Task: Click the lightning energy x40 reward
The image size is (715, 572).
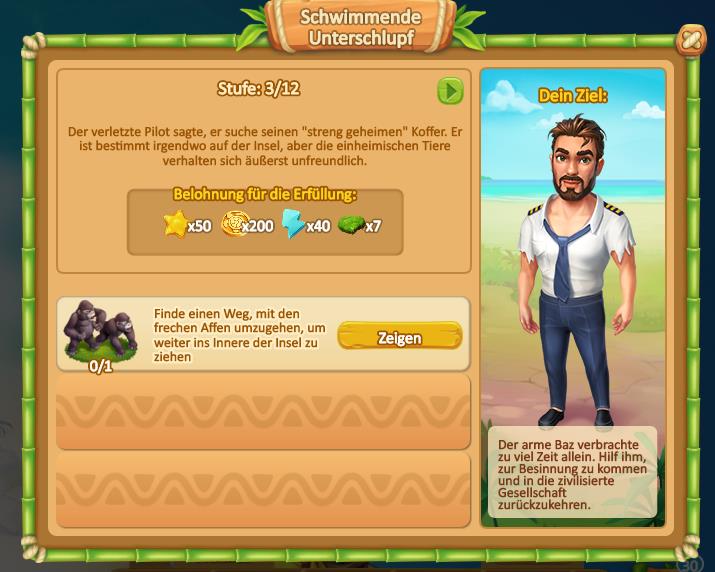Action: (294, 225)
